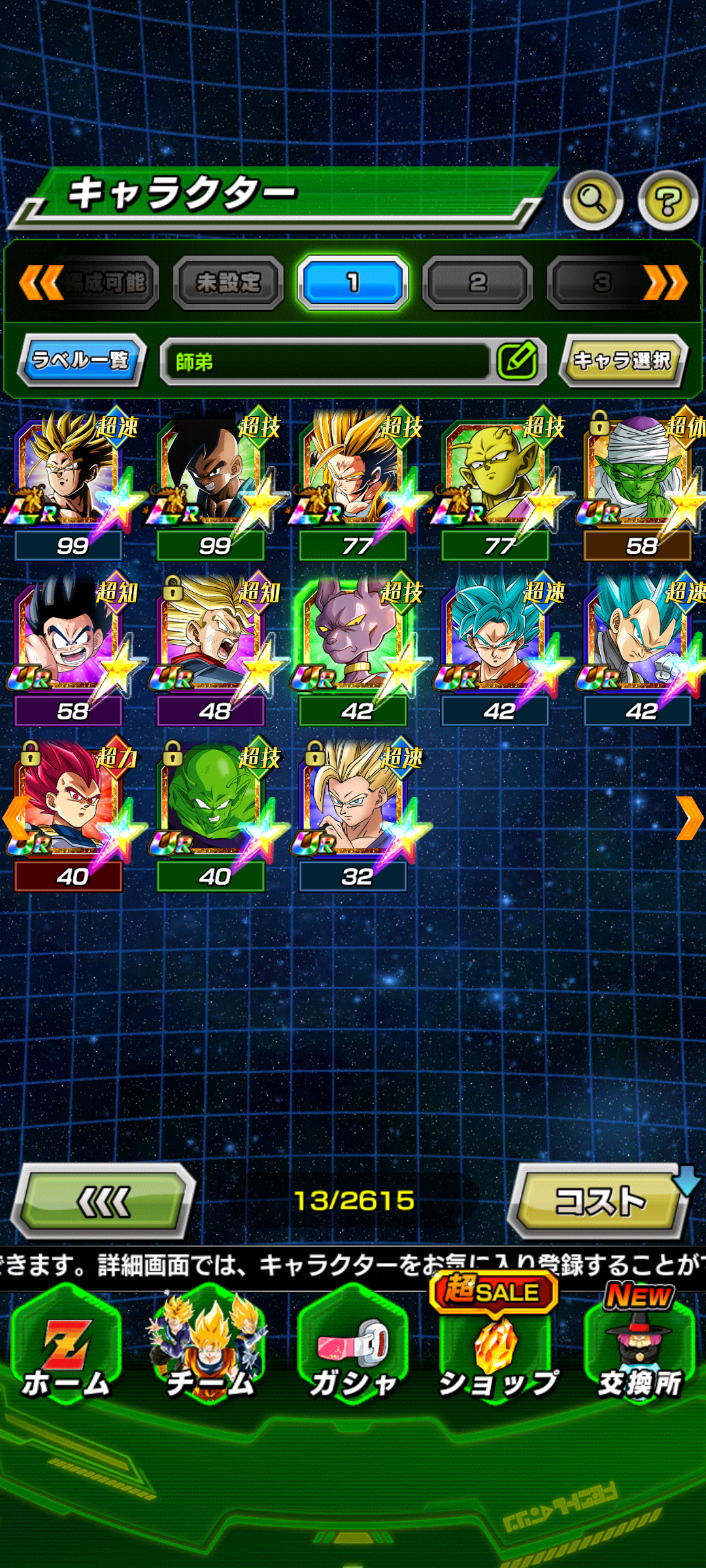Open the ラベル一覧 label list

click(81, 360)
